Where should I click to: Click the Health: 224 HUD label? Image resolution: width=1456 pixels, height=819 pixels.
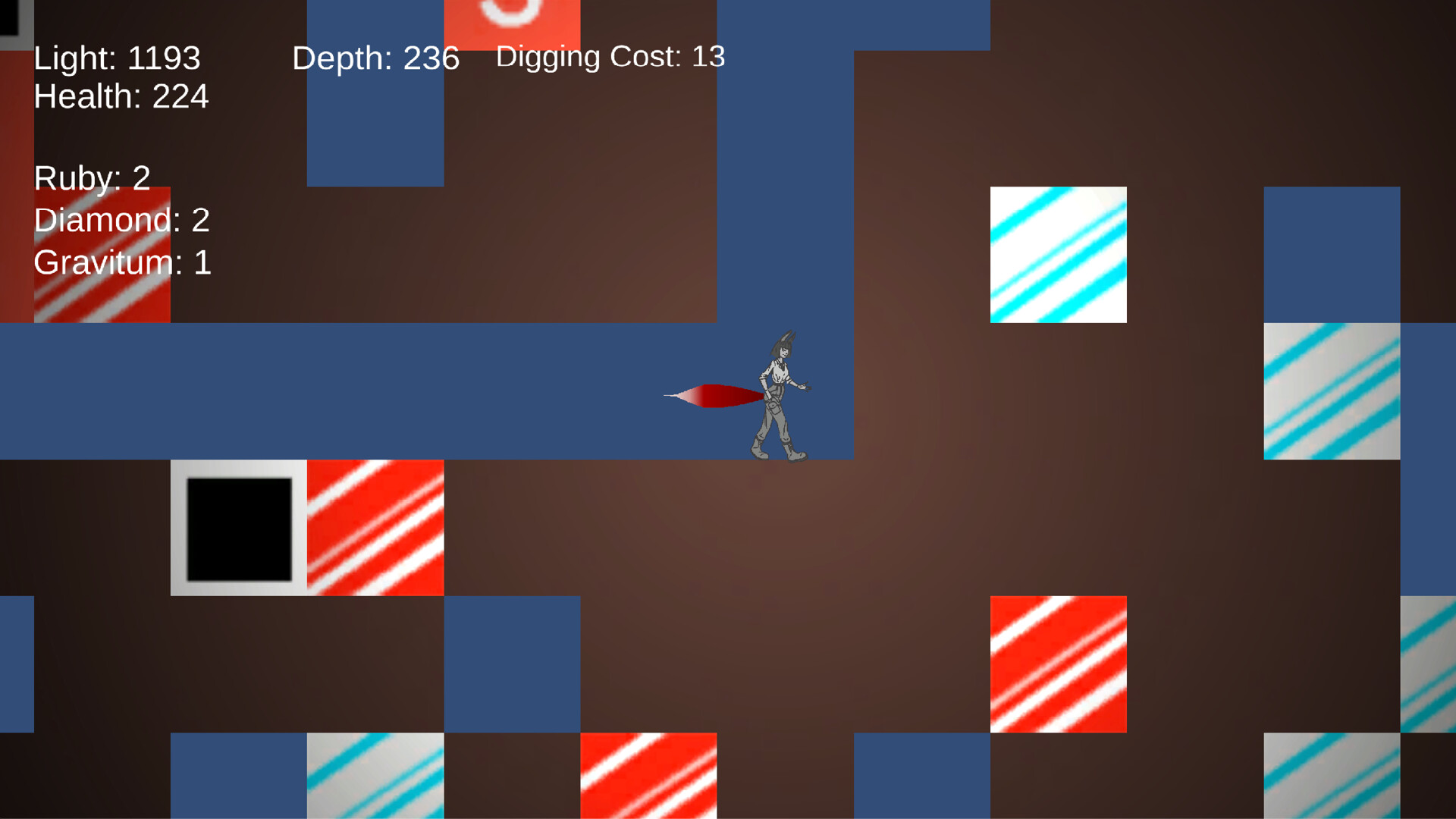pyautogui.click(x=121, y=97)
